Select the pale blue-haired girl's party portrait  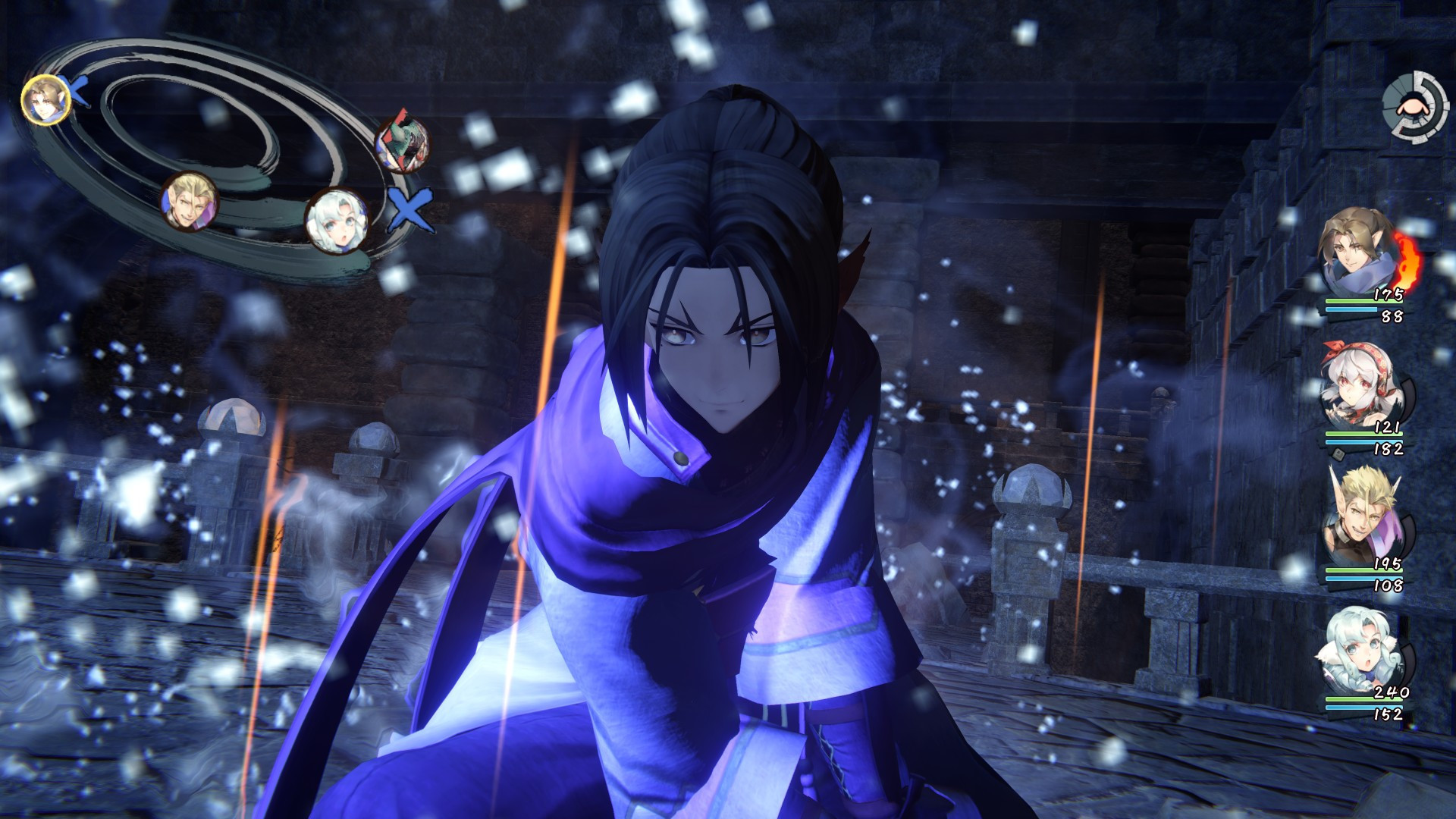[x=1361, y=652]
